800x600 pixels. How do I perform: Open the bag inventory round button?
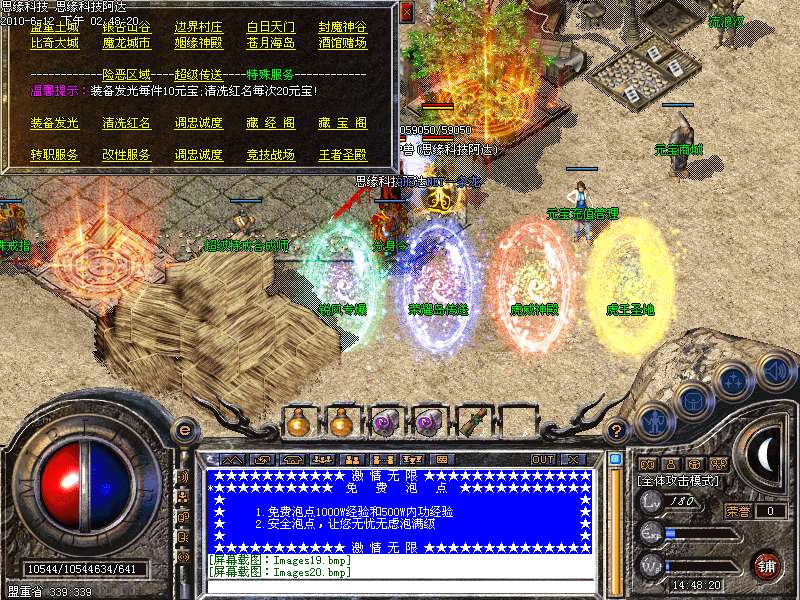[x=692, y=401]
